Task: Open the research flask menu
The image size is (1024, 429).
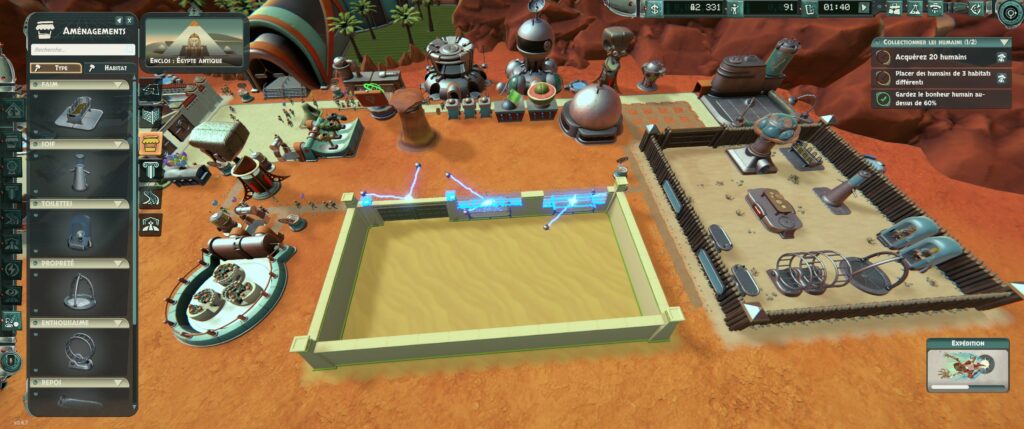Action: (x=913, y=8)
